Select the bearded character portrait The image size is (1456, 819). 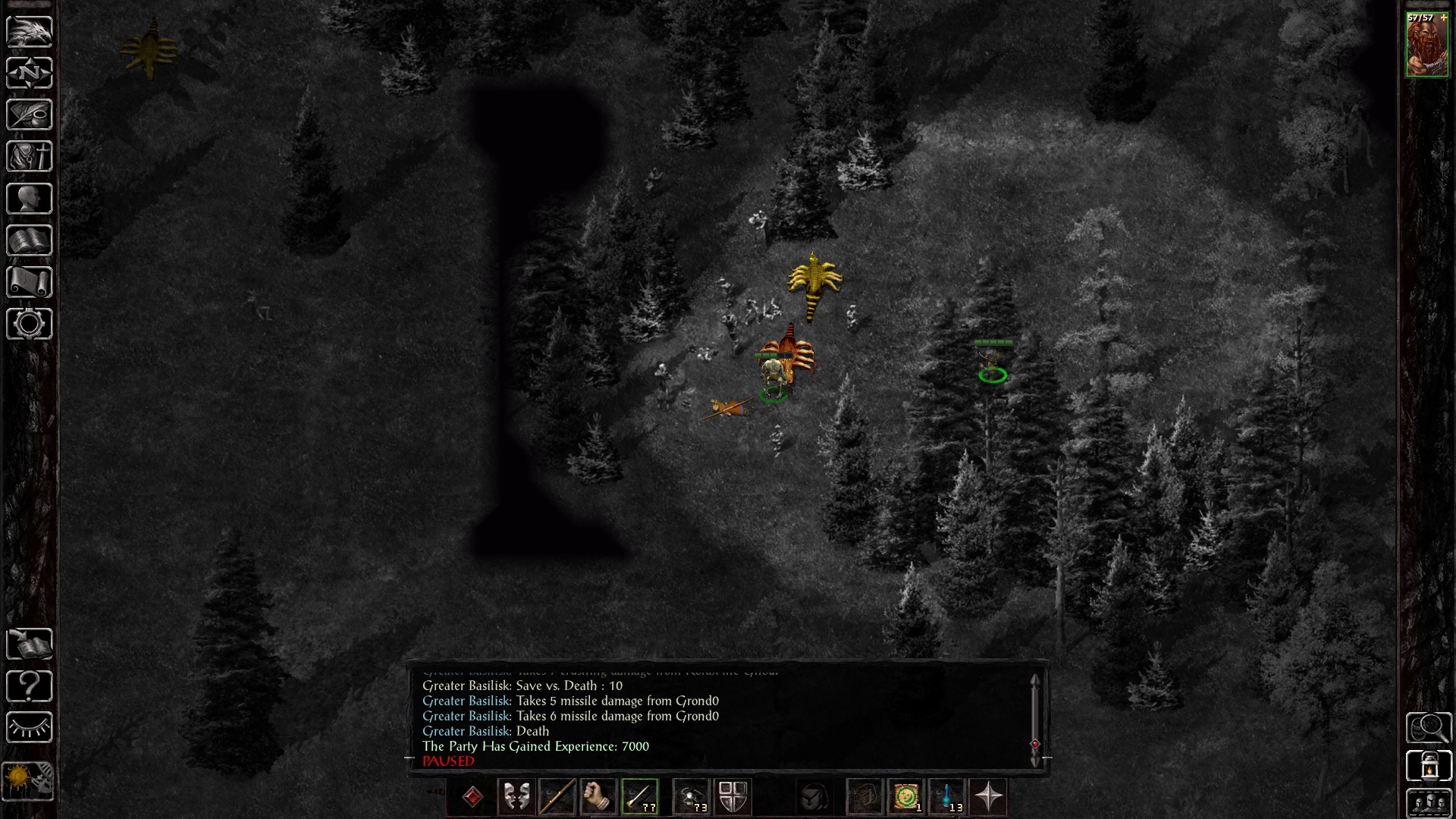(1426, 45)
